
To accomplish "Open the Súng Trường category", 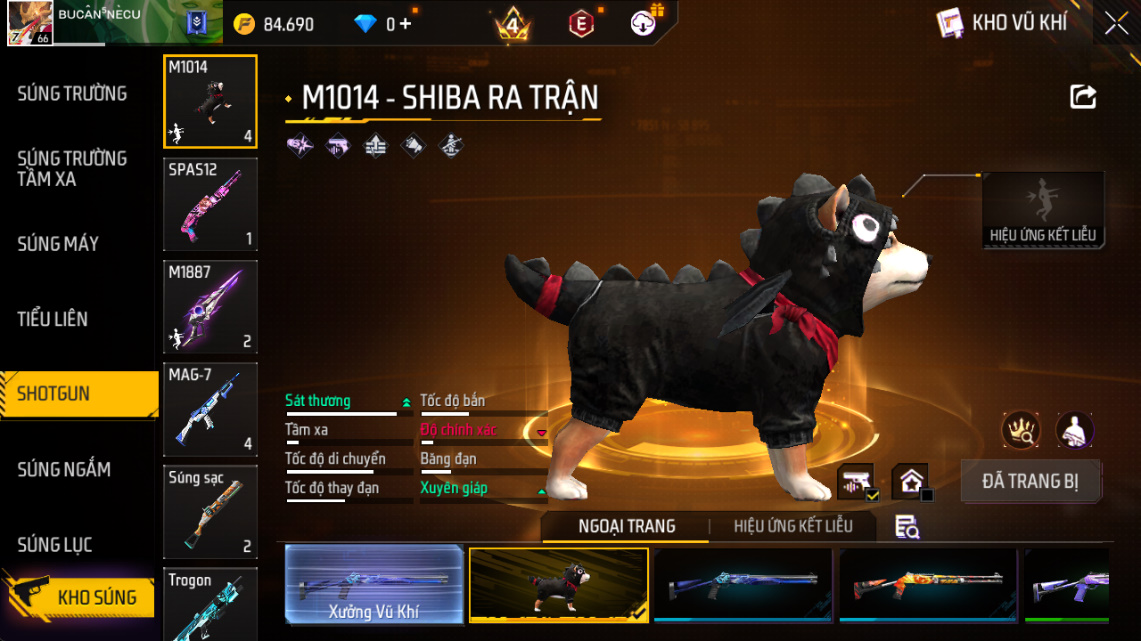I will tap(72, 94).
